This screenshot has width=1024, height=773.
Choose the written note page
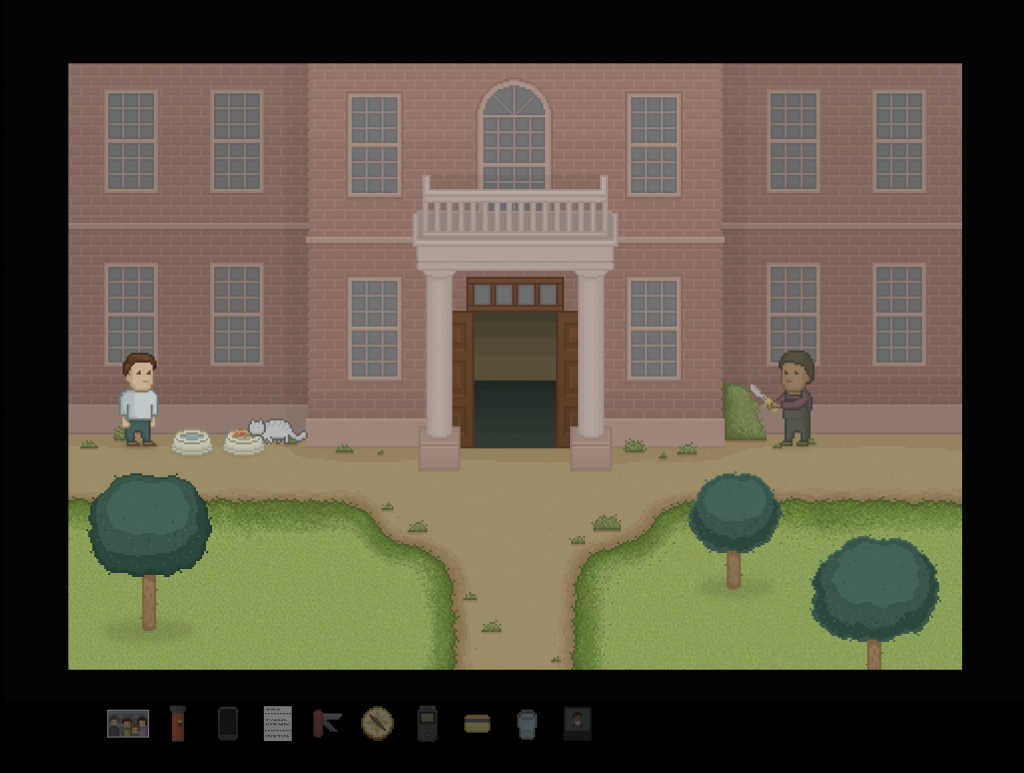[278, 723]
